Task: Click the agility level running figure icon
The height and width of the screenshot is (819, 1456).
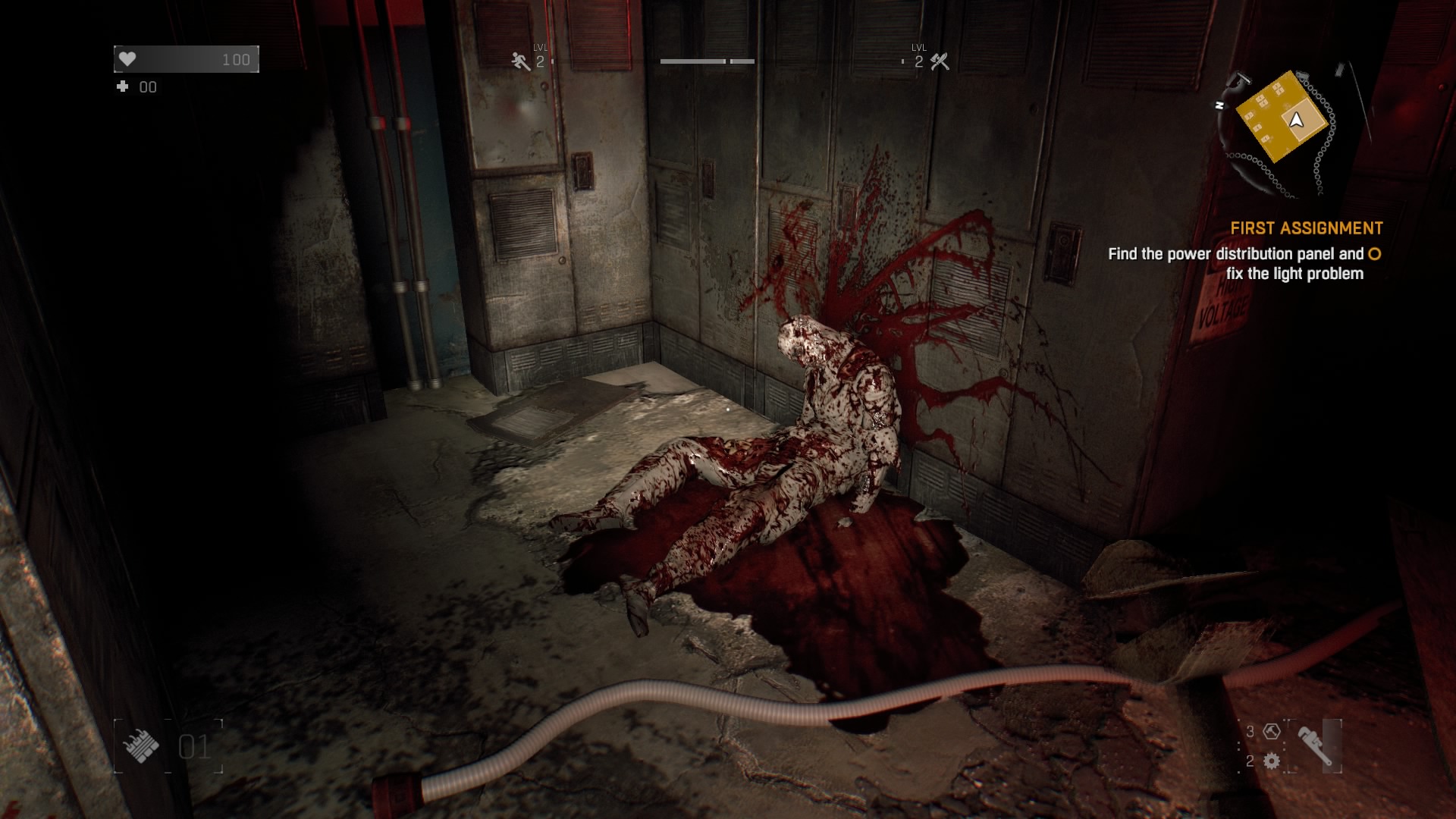Action: pyautogui.click(x=520, y=62)
